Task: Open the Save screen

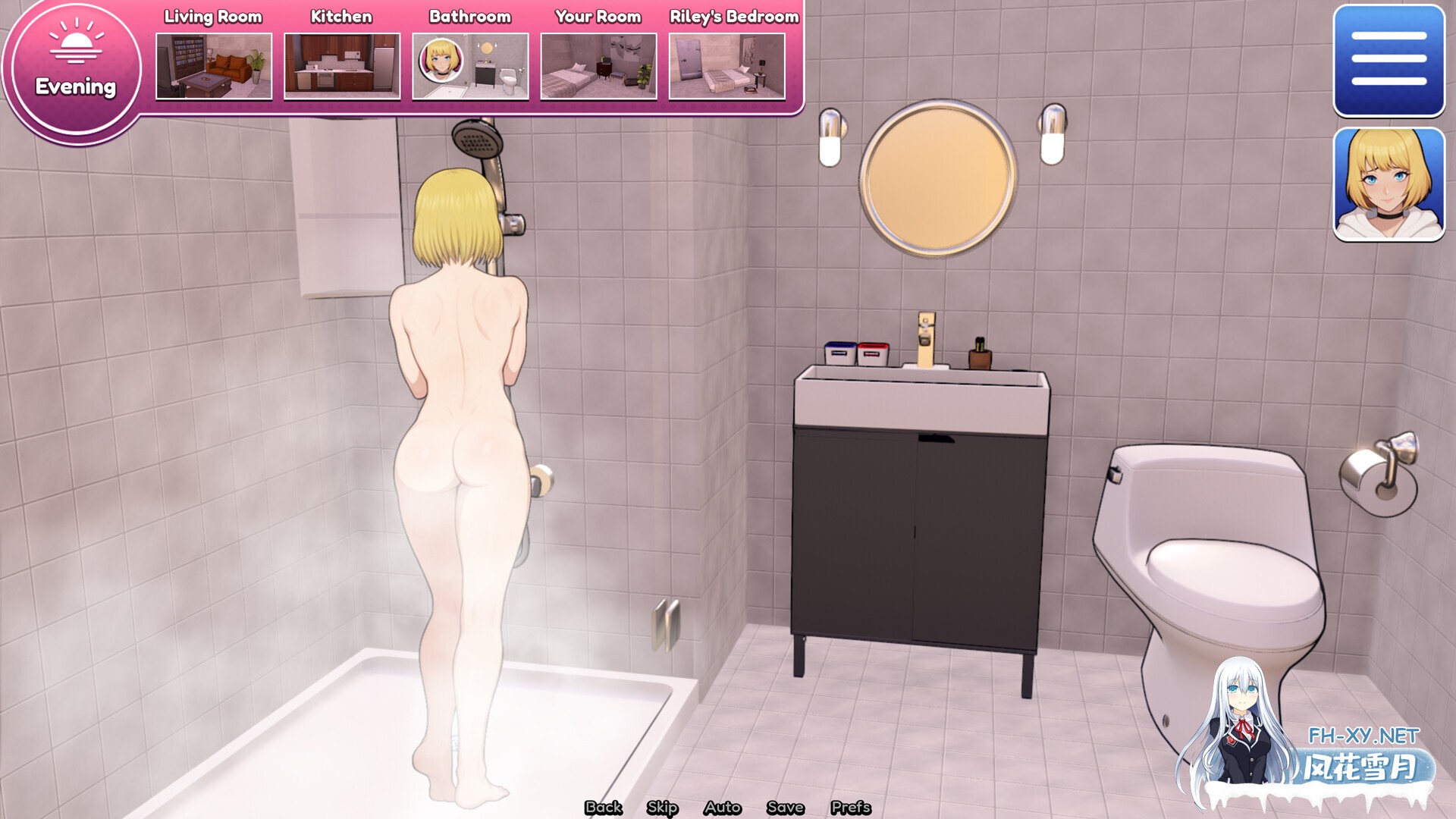Action: click(x=786, y=808)
